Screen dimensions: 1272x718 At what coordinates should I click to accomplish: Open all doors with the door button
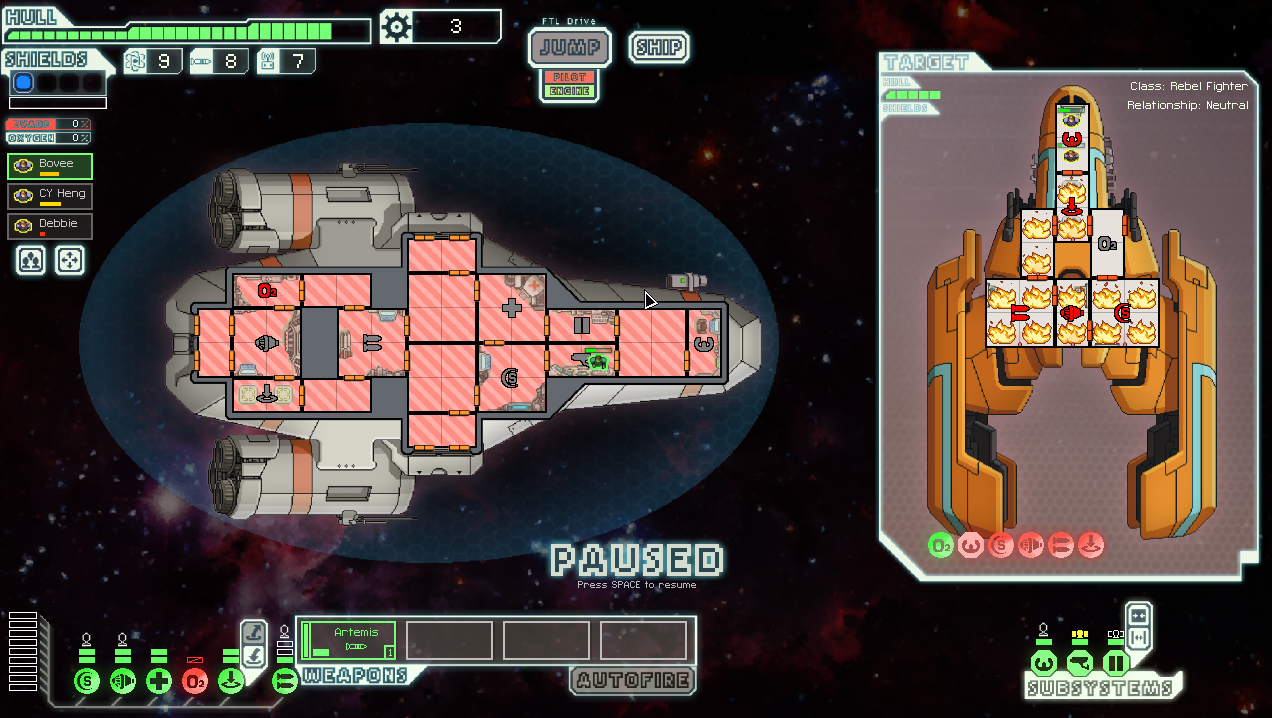(1138, 637)
